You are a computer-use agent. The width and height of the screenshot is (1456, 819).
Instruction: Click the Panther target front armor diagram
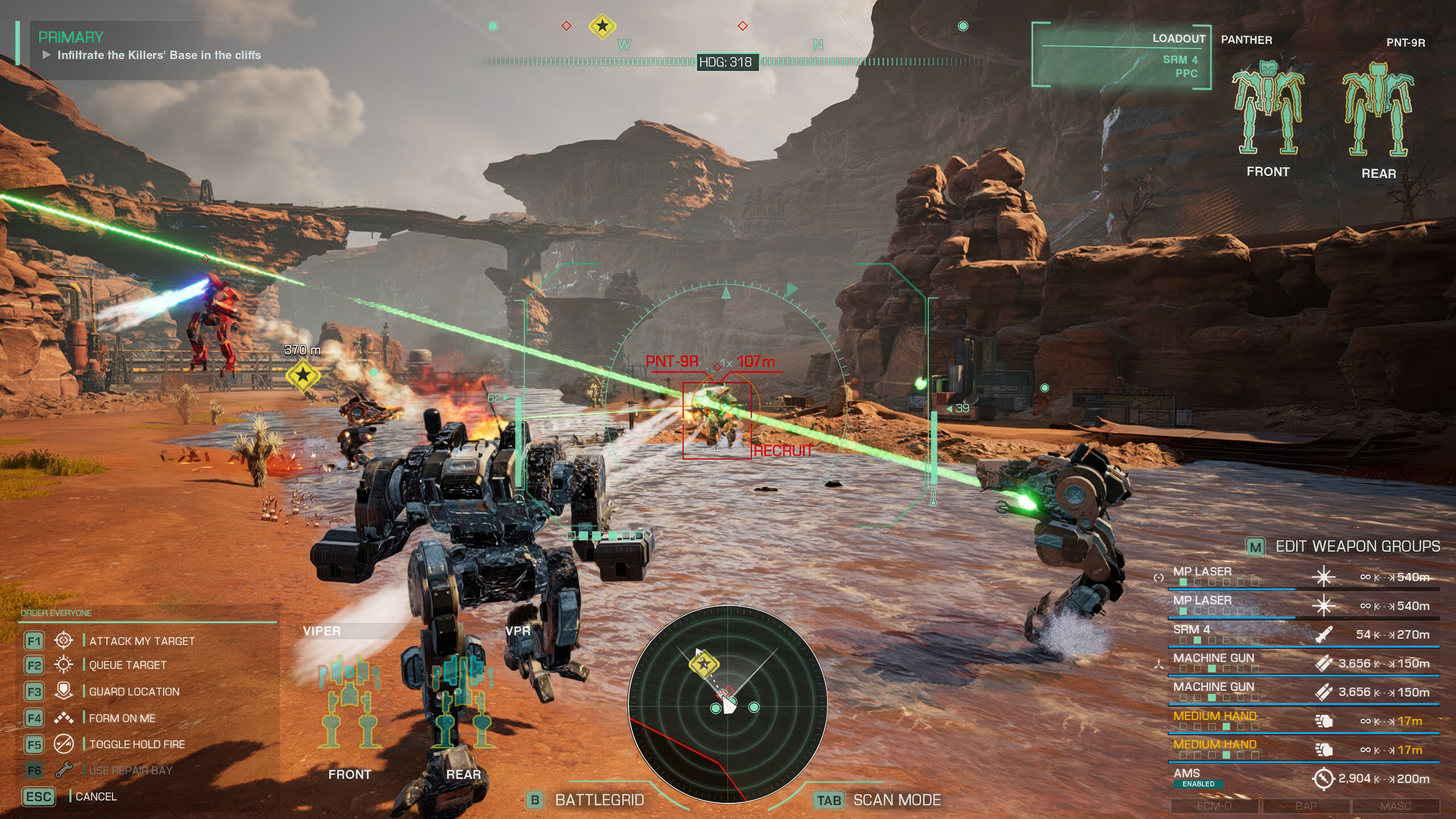pos(1267,110)
